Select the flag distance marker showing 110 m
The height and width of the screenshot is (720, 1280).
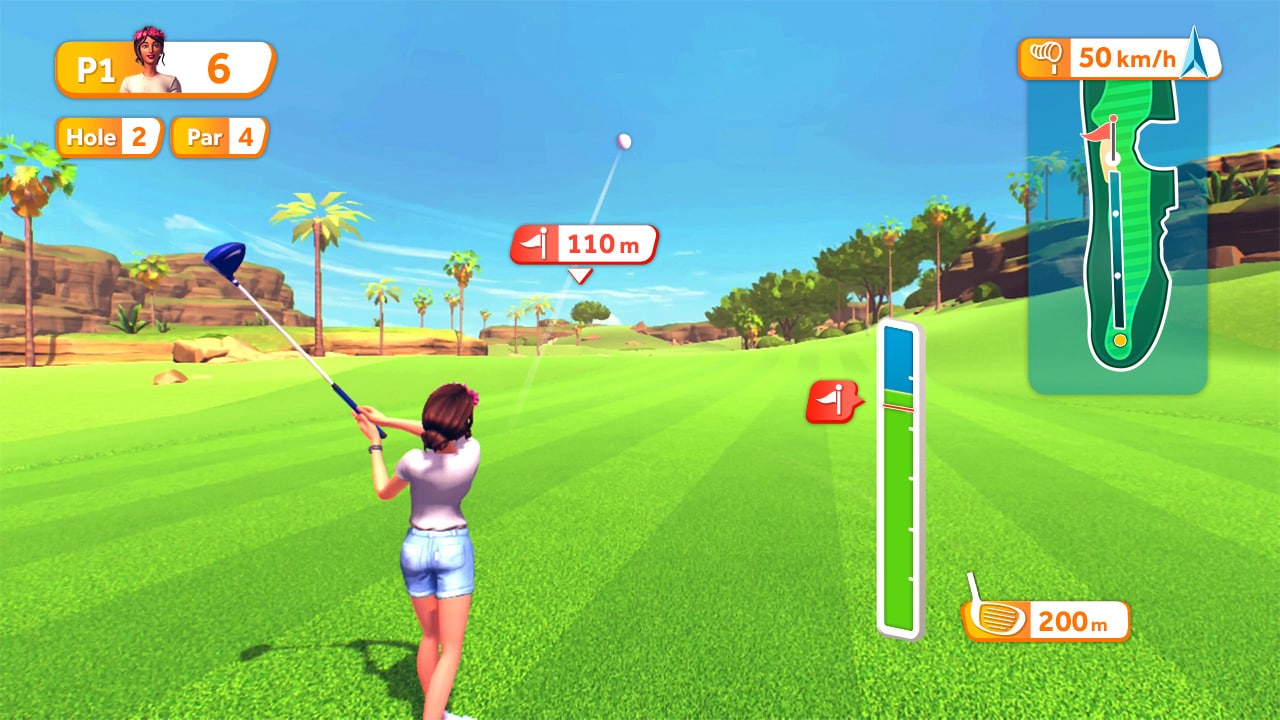(x=585, y=243)
